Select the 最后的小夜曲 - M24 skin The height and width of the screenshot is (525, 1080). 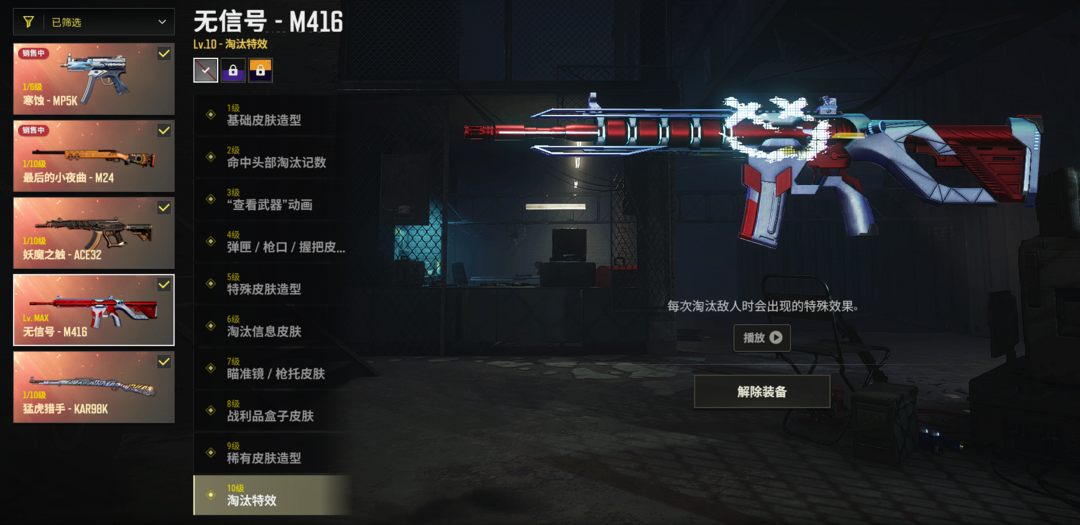coord(94,156)
